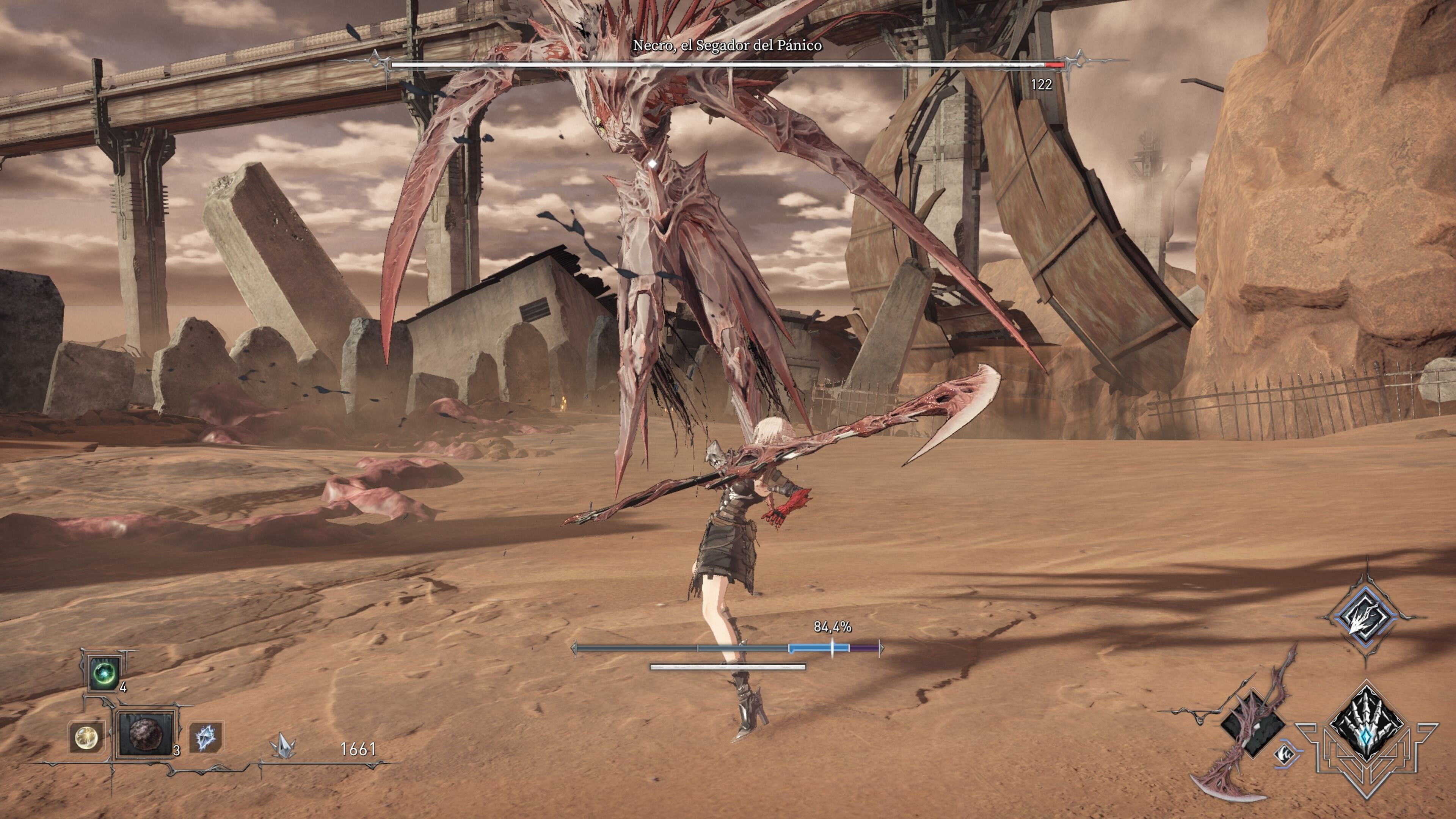Use the green orb item slot
The image size is (1456, 819).
point(105,673)
